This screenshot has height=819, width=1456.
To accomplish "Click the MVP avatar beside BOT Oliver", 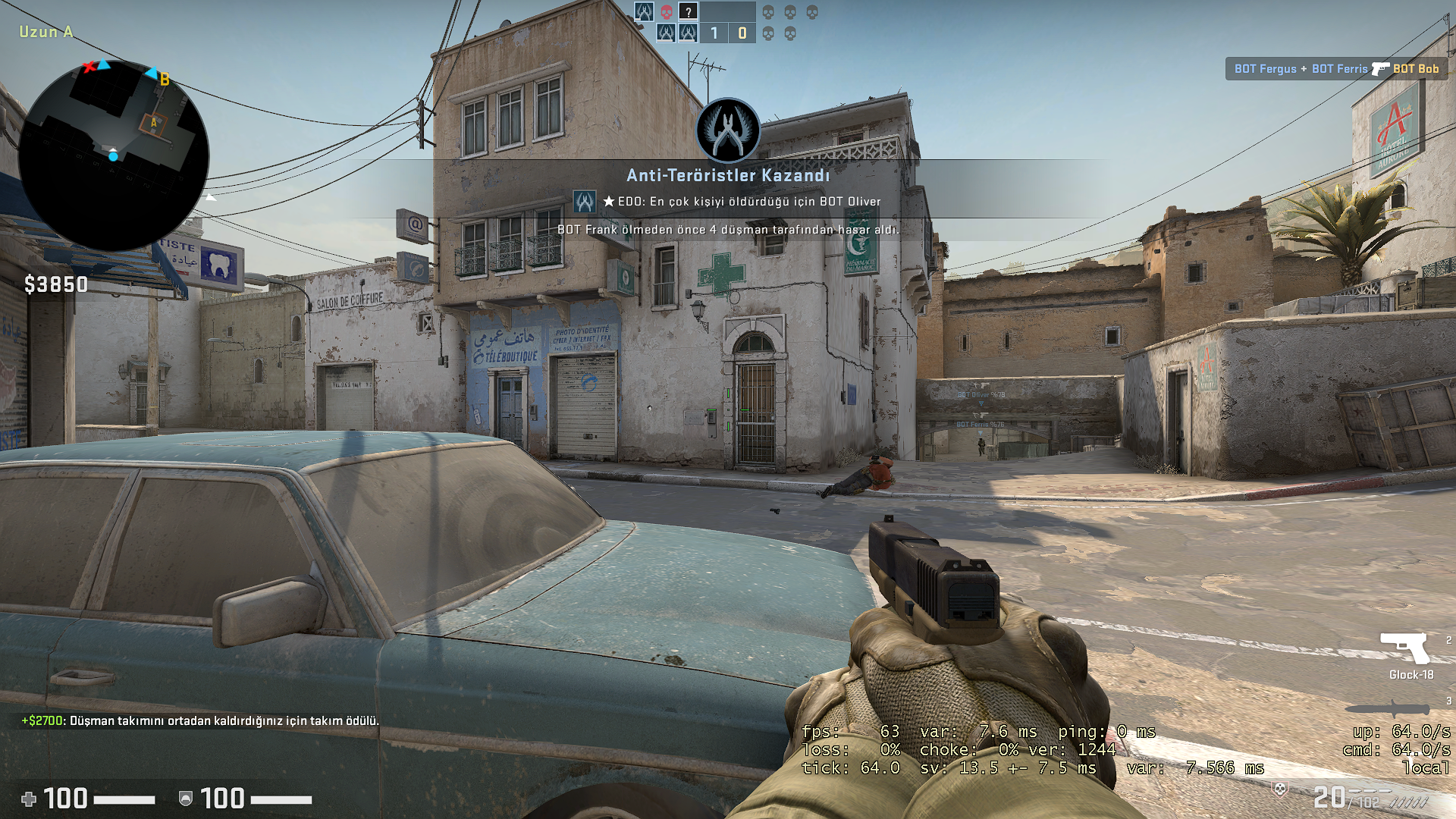I will [584, 202].
